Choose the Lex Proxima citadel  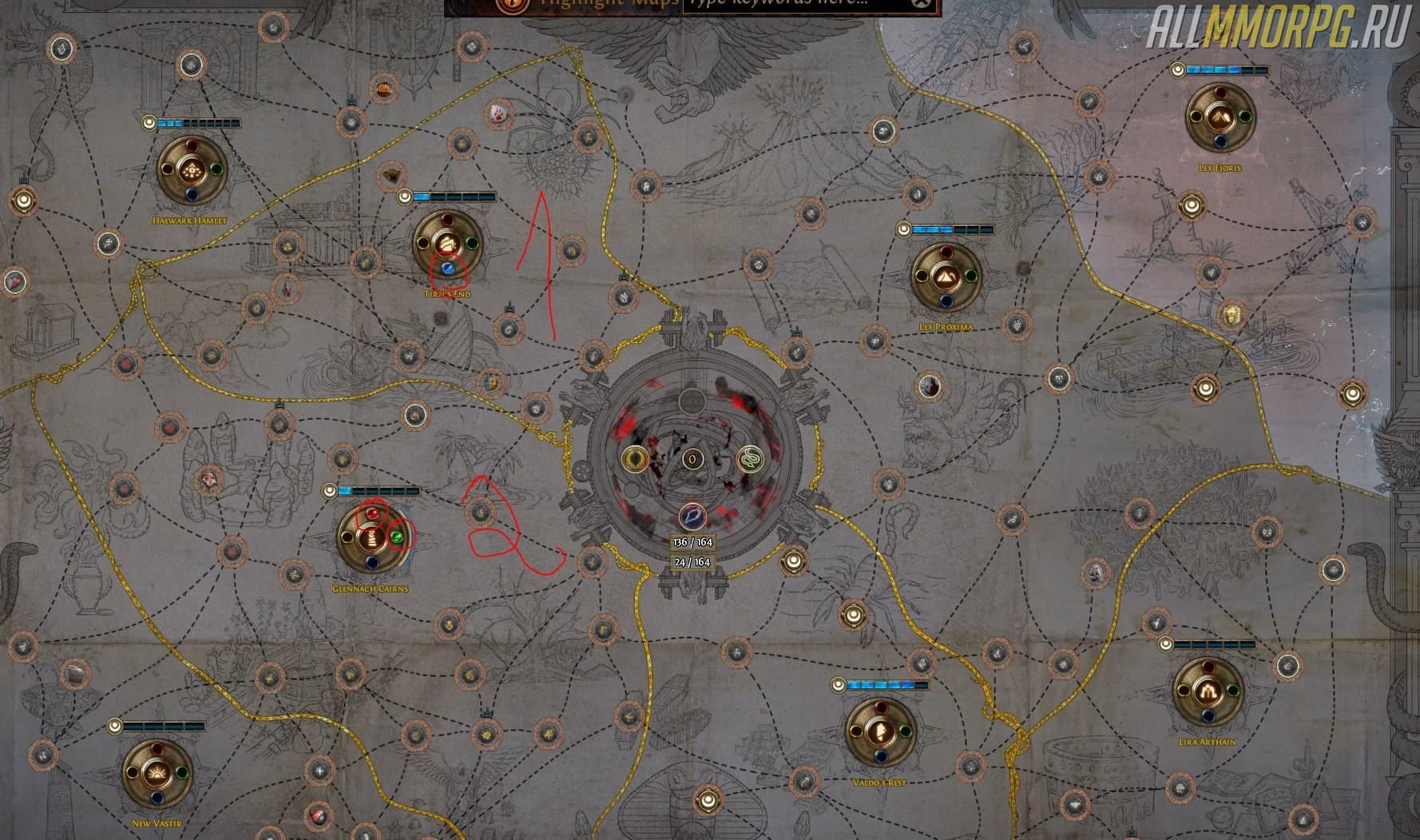[x=946, y=277]
